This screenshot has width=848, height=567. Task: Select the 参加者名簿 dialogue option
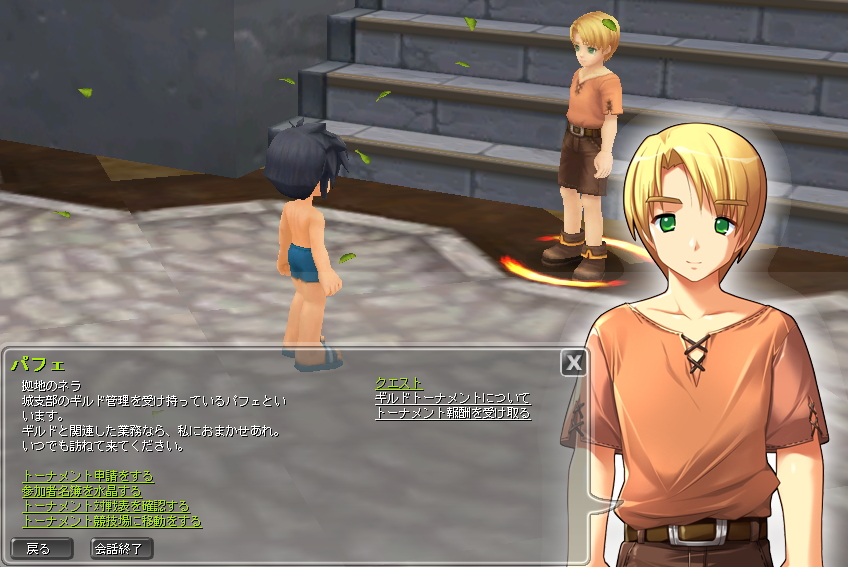pos(81,491)
